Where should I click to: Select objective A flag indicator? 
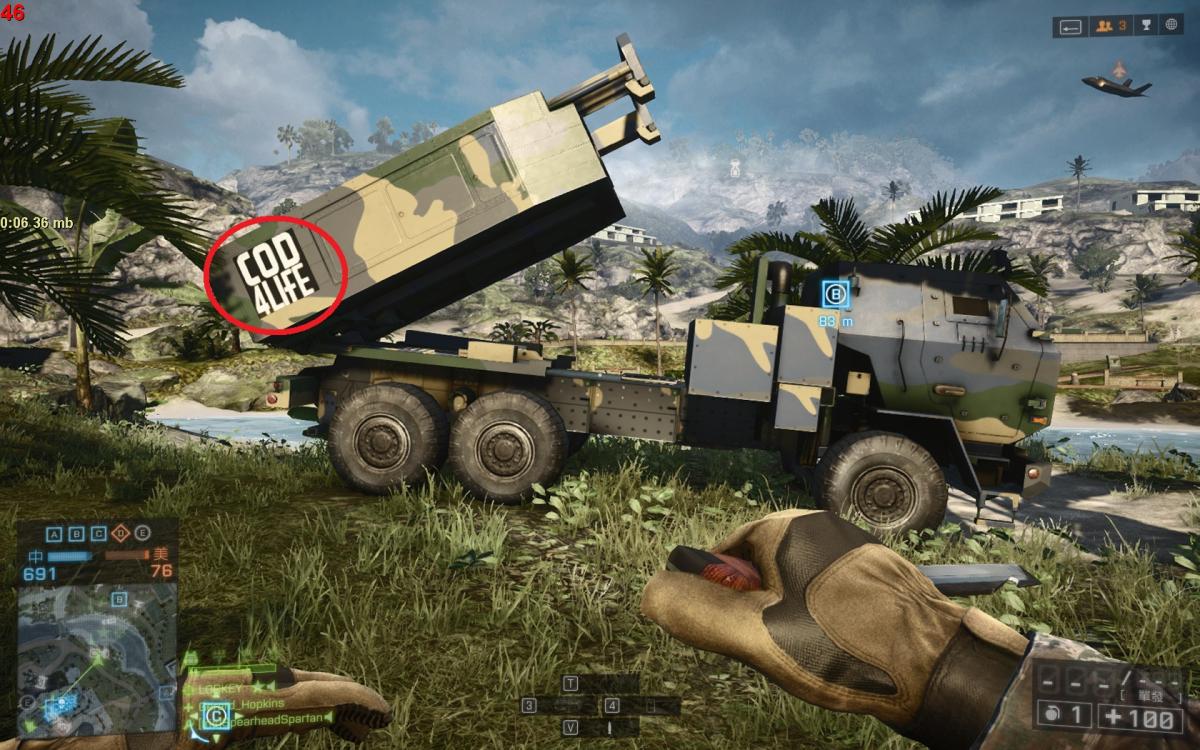pyautogui.click(x=53, y=533)
